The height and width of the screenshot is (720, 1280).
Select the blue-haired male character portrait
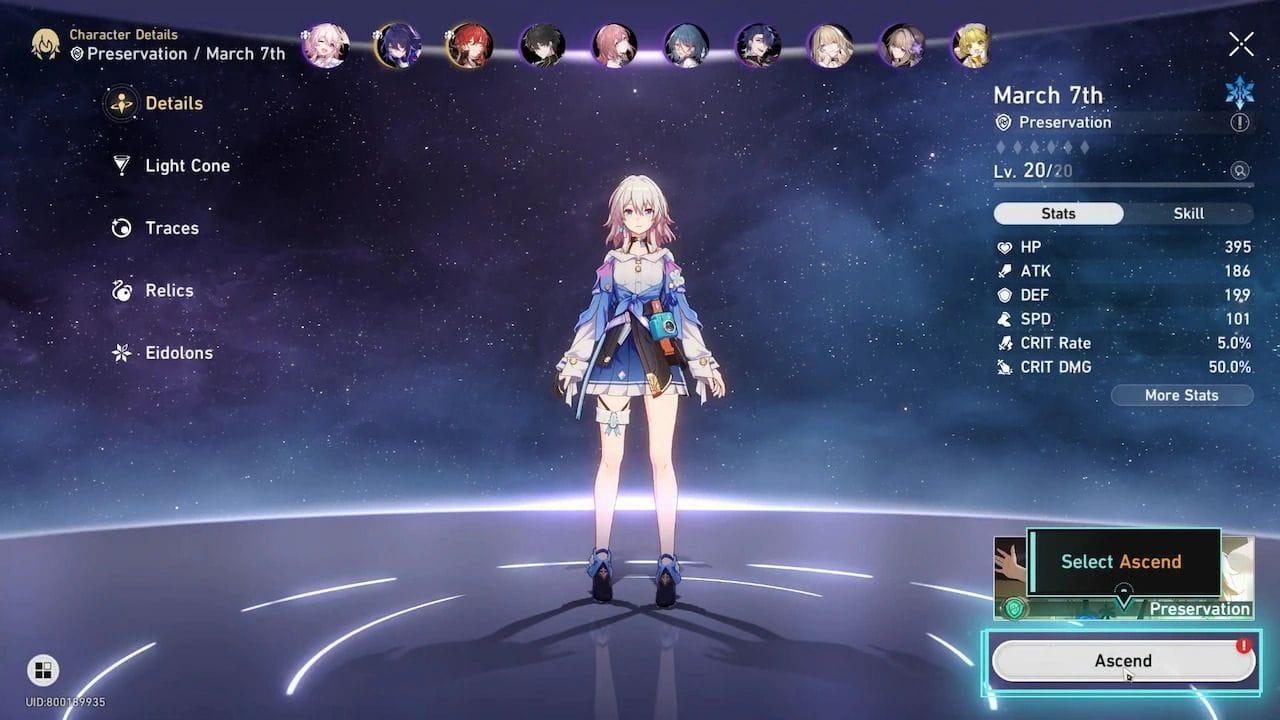(x=686, y=44)
